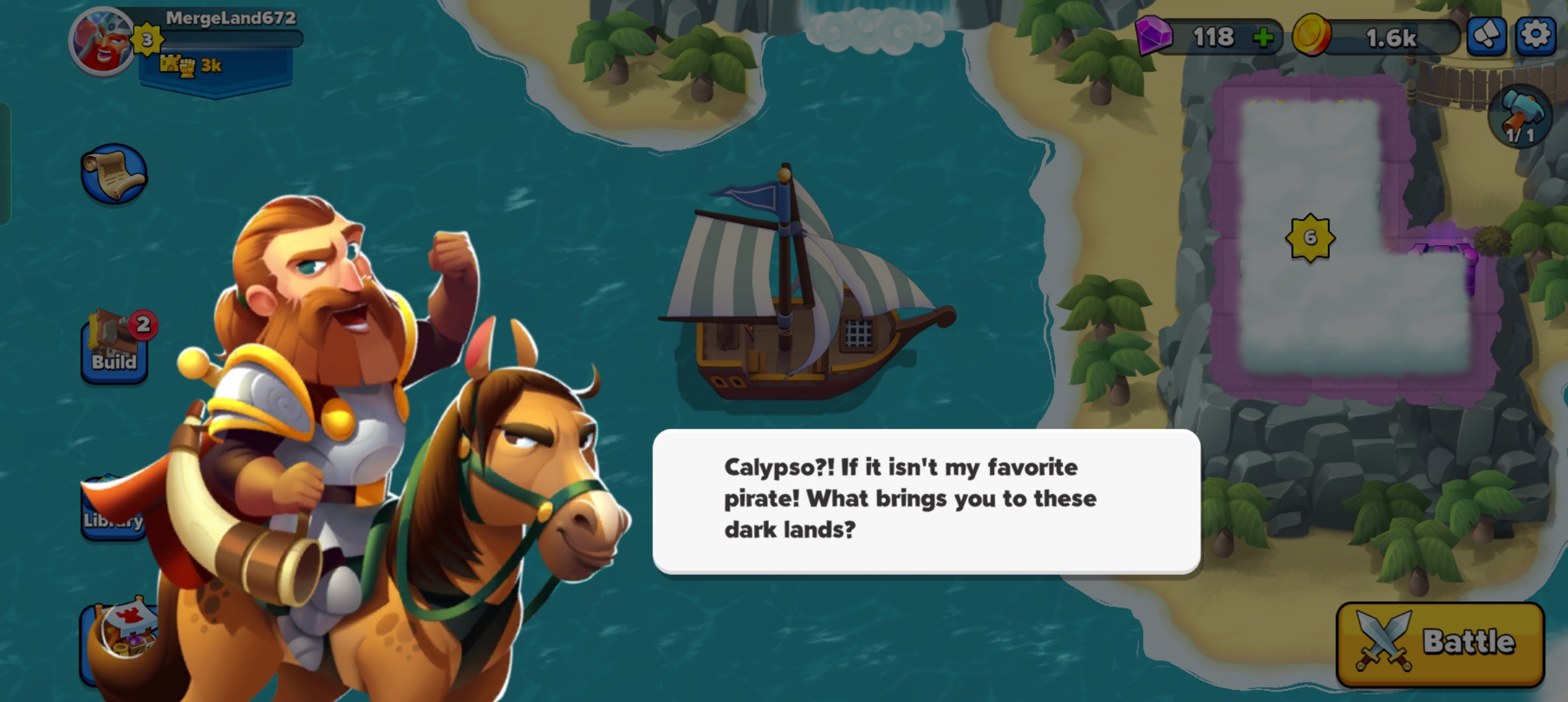The width and height of the screenshot is (1568, 702).
Task: Open the settings gear menu
Action: pyautogui.click(x=1535, y=35)
